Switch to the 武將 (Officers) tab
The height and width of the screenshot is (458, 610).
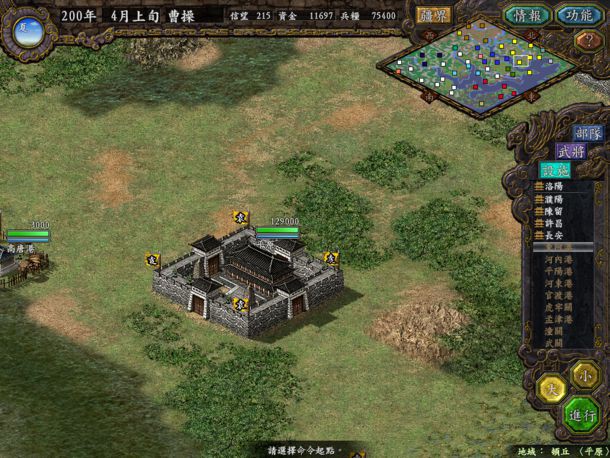pos(571,151)
